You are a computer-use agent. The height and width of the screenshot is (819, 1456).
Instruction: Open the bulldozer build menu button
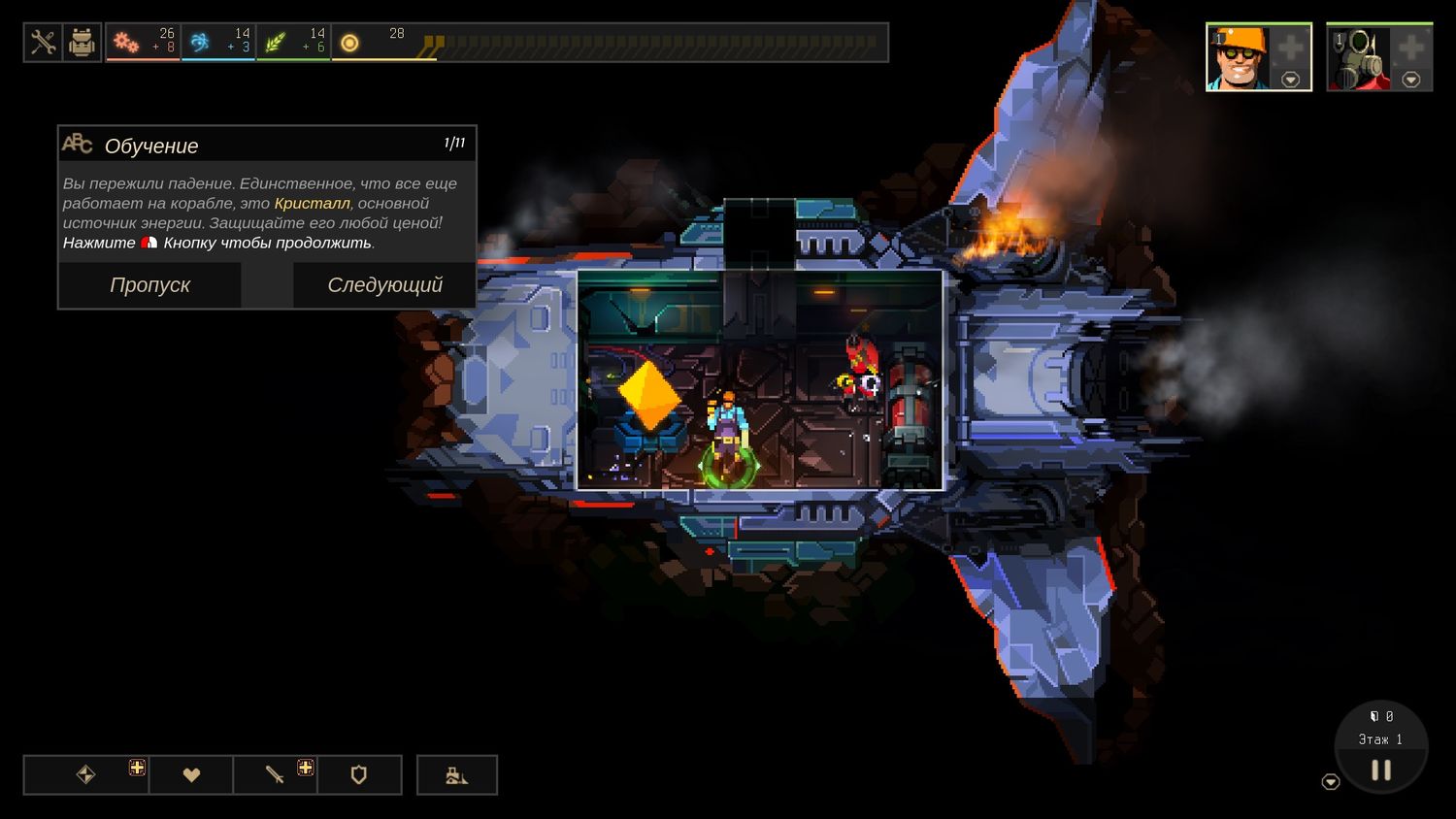point(457,774)
